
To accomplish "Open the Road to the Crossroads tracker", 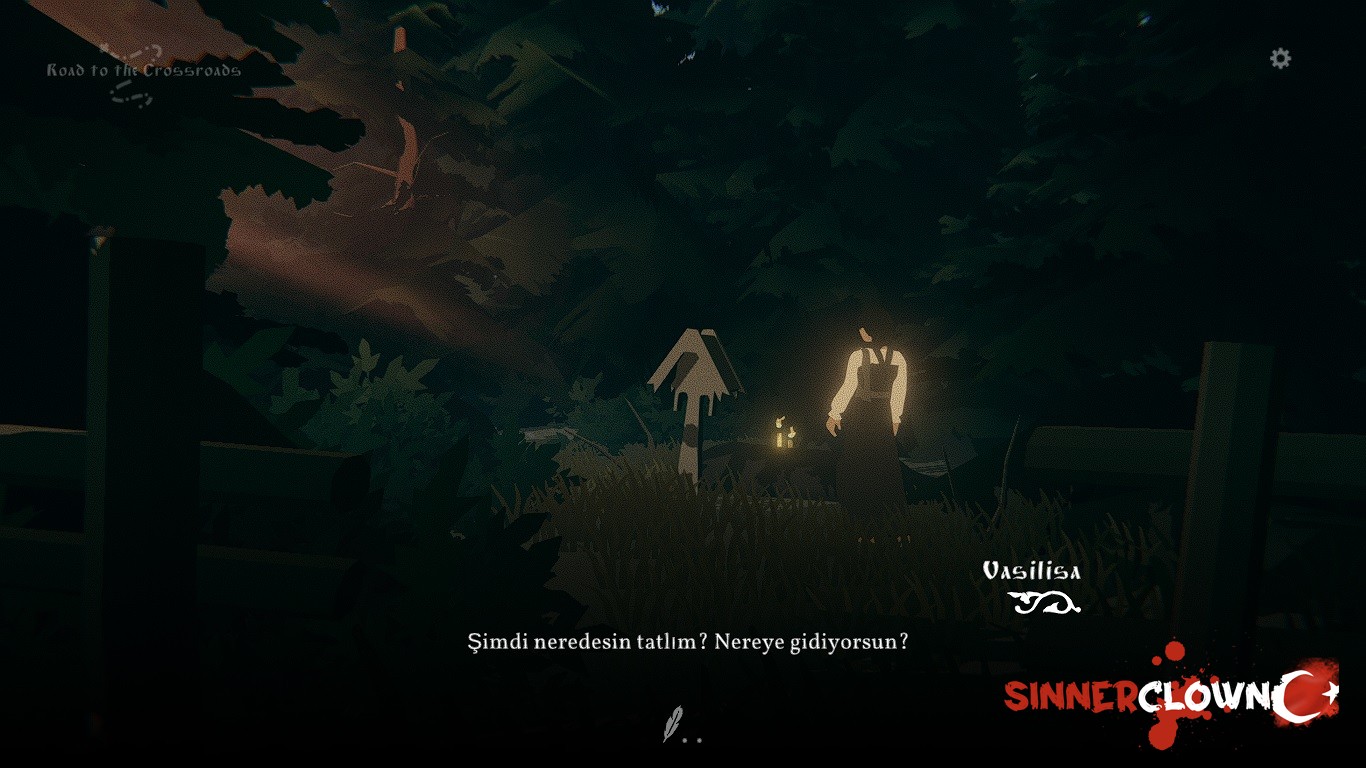I will (143, 71).
